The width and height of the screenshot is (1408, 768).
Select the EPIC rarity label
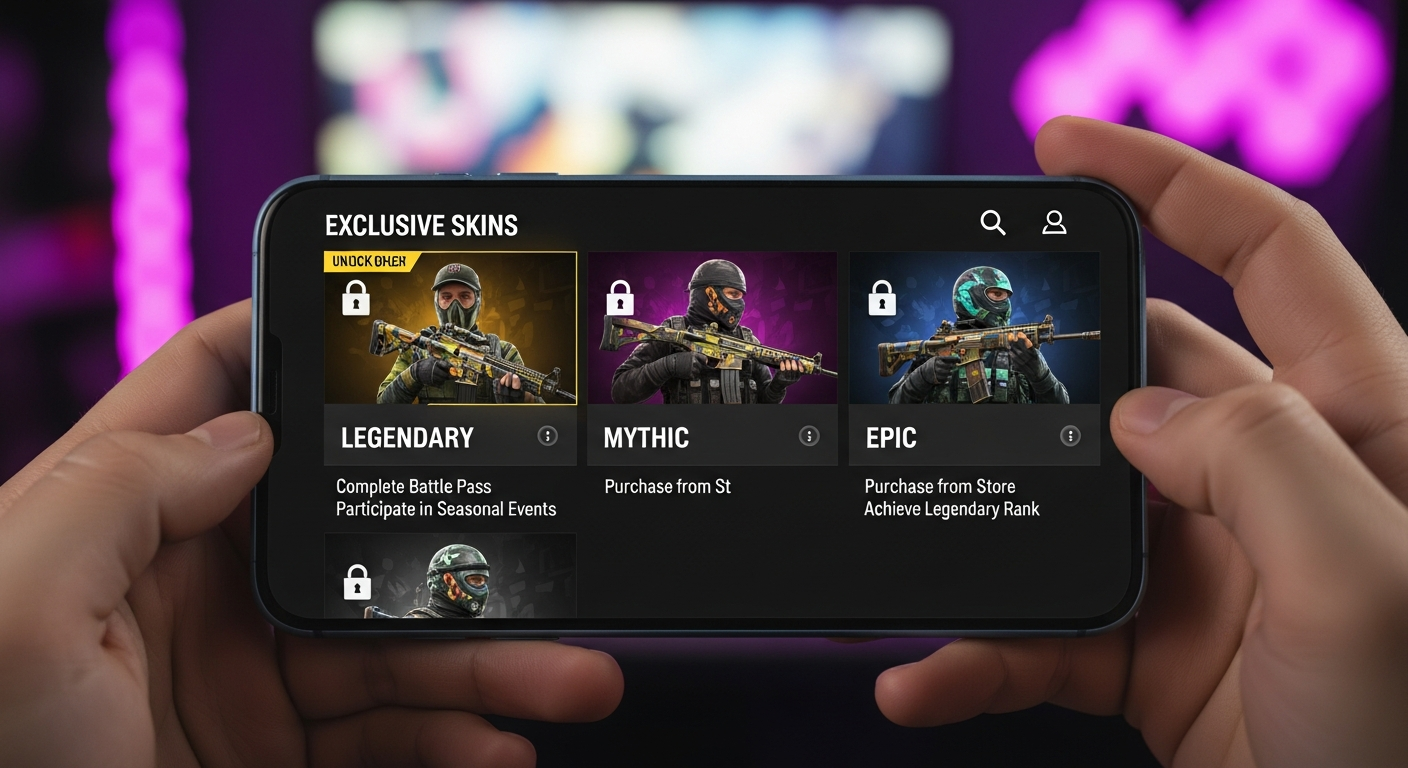(890, 437)
